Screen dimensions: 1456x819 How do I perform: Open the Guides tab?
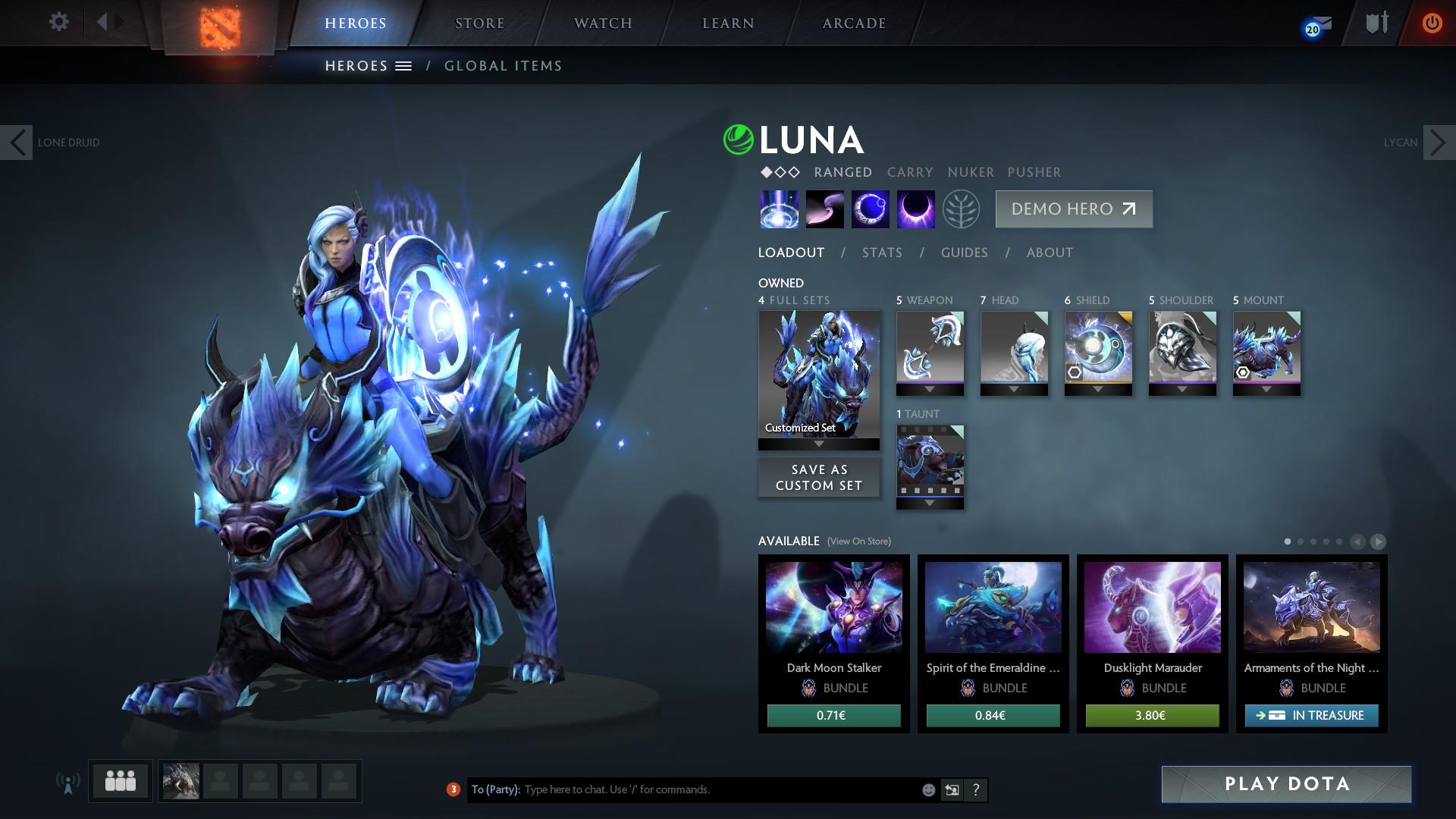[x=964, y=253]
